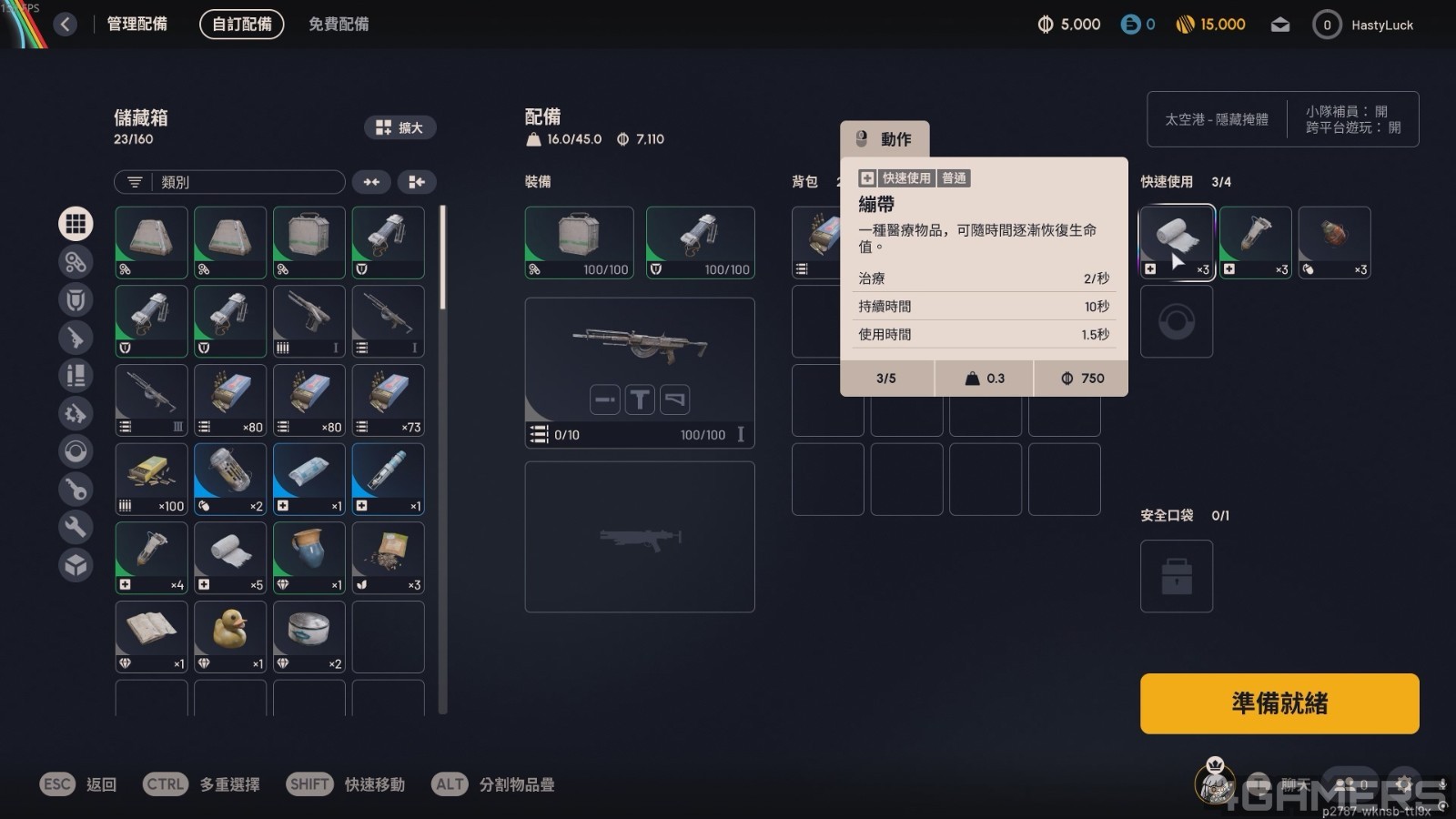Select the wrench tools category icon
The height and width of the screenshot is (819, 1456).
[76, 528]
